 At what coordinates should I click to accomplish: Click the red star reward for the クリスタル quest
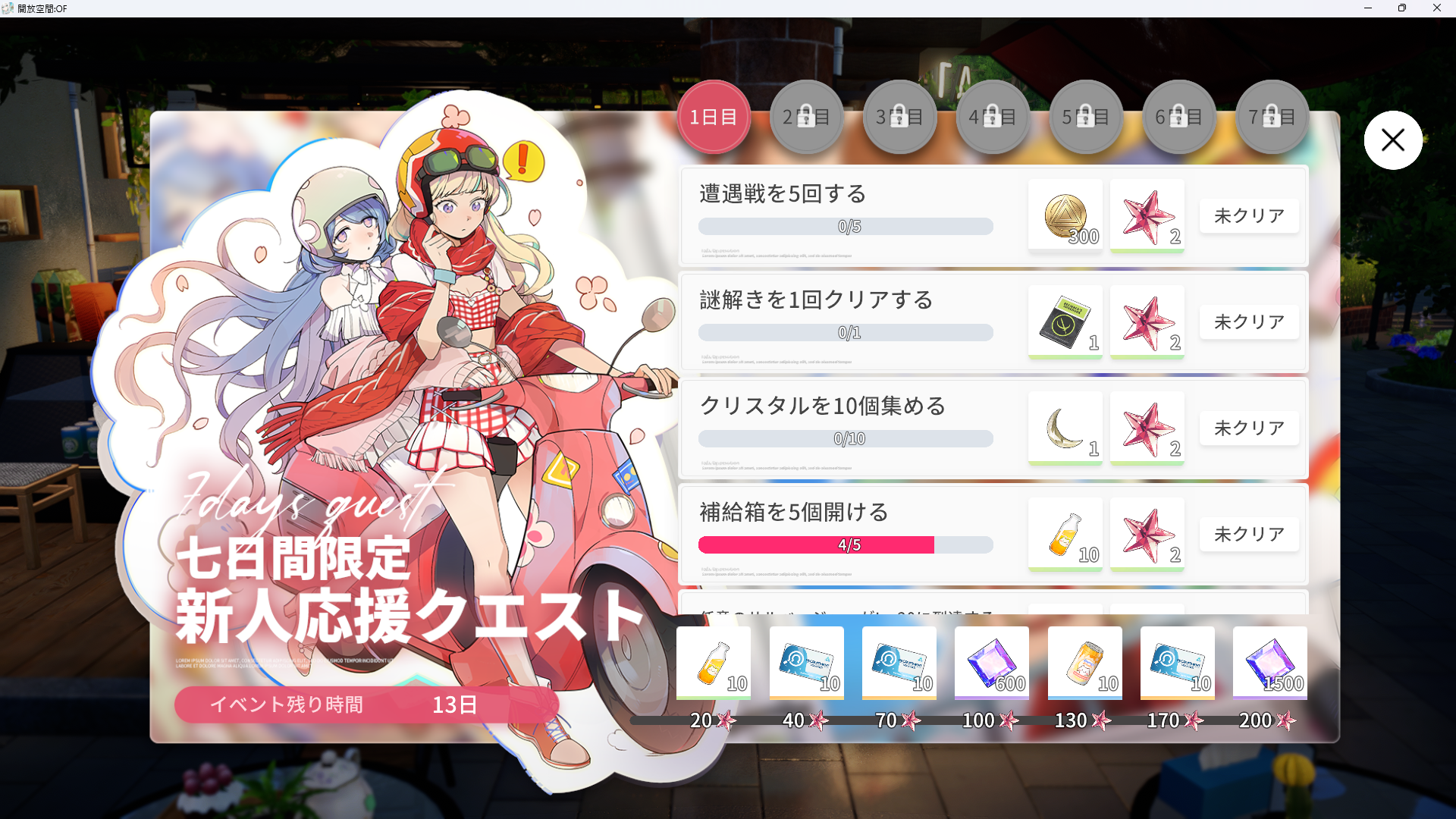[1147, 428]
